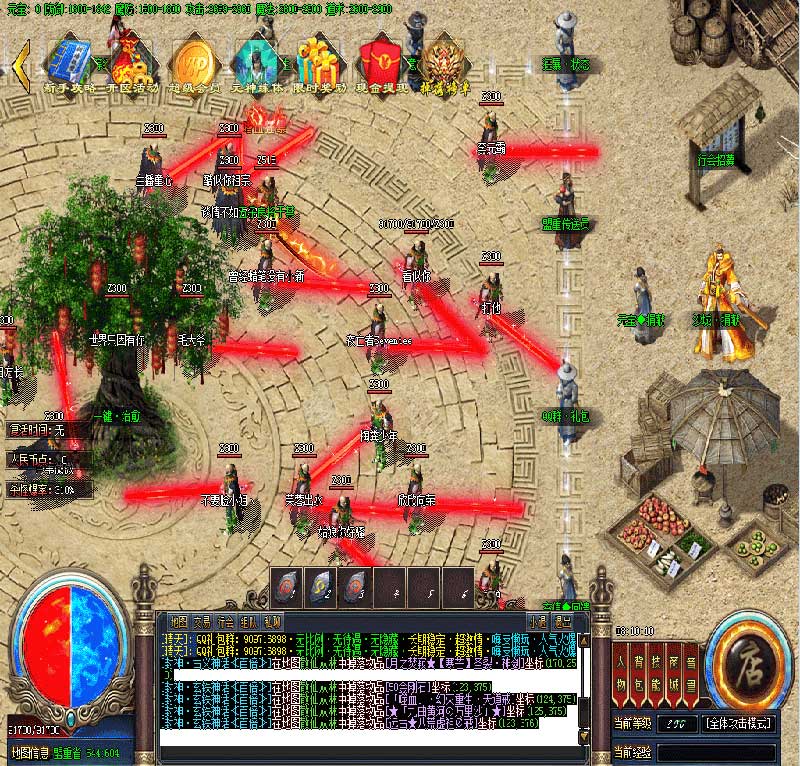Open the 新手攻略 beginner guide book icon
The height and width of the screenshot is (766, 800).
[x=68, y=60]
